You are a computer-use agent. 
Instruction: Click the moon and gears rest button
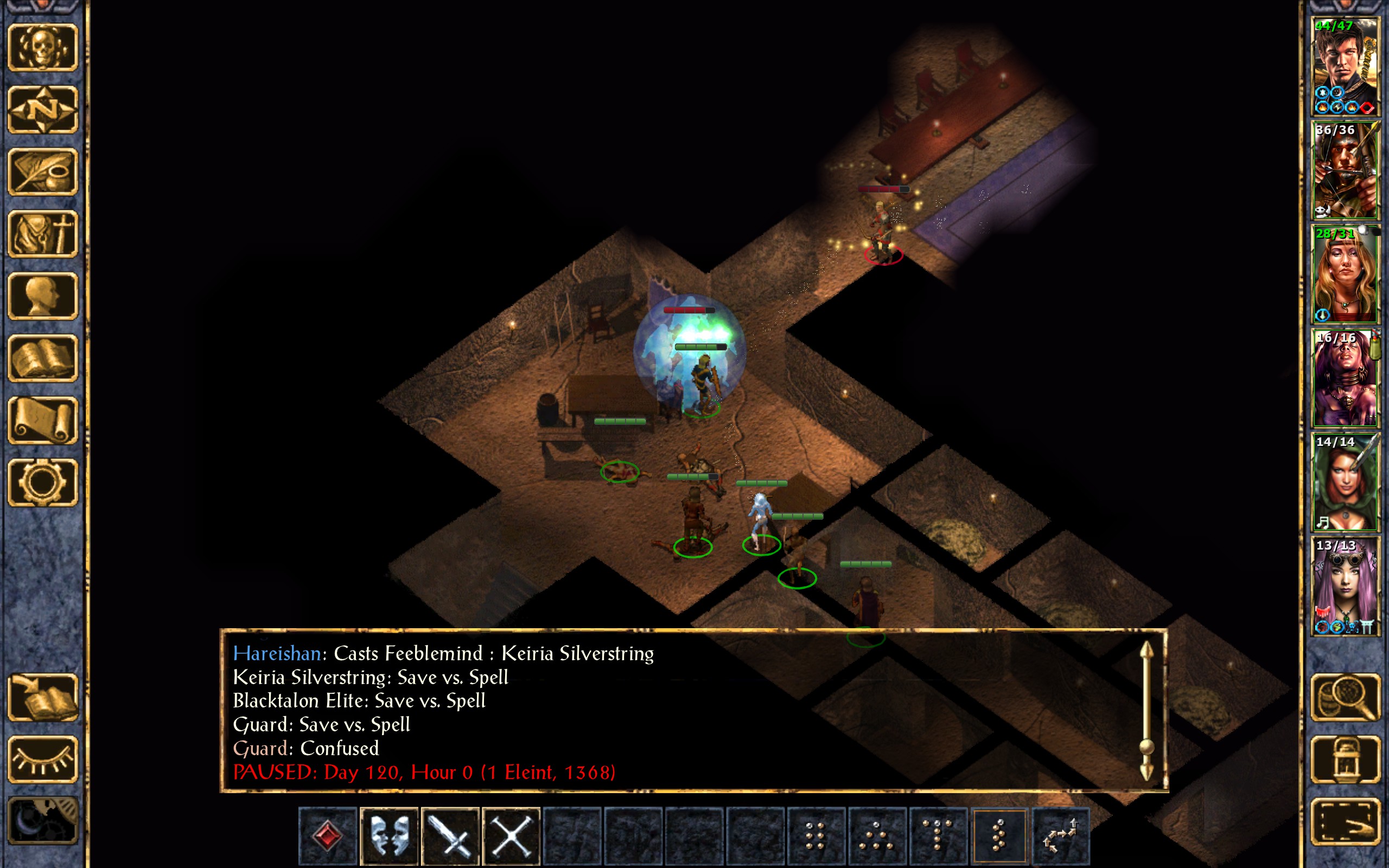(x=42, y=821)
